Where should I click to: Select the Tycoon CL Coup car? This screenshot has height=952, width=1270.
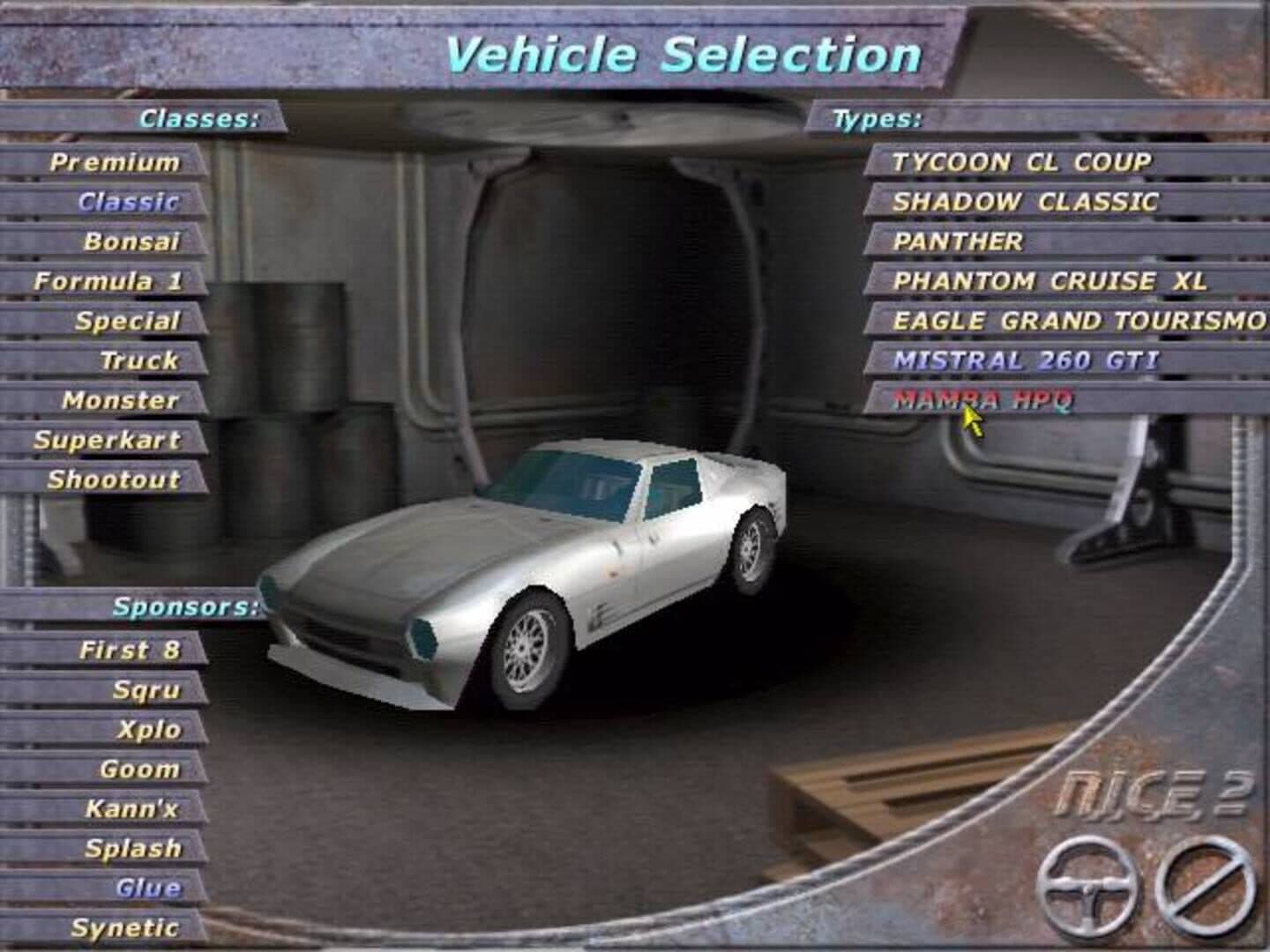coord(1021,162)
